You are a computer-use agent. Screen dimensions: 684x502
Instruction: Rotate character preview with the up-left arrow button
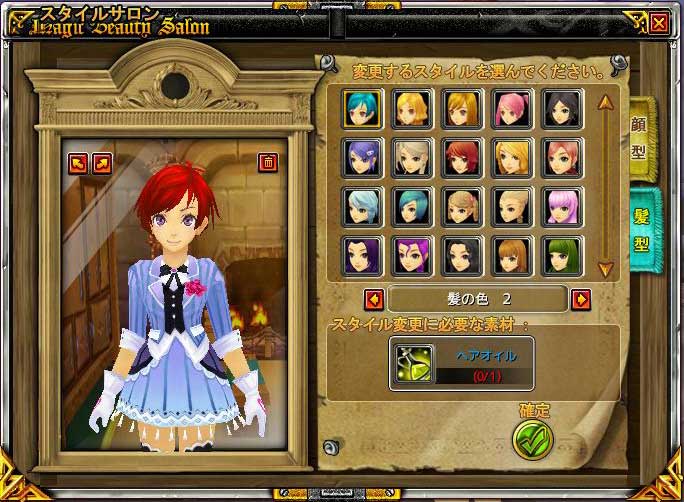pos(78,162)
